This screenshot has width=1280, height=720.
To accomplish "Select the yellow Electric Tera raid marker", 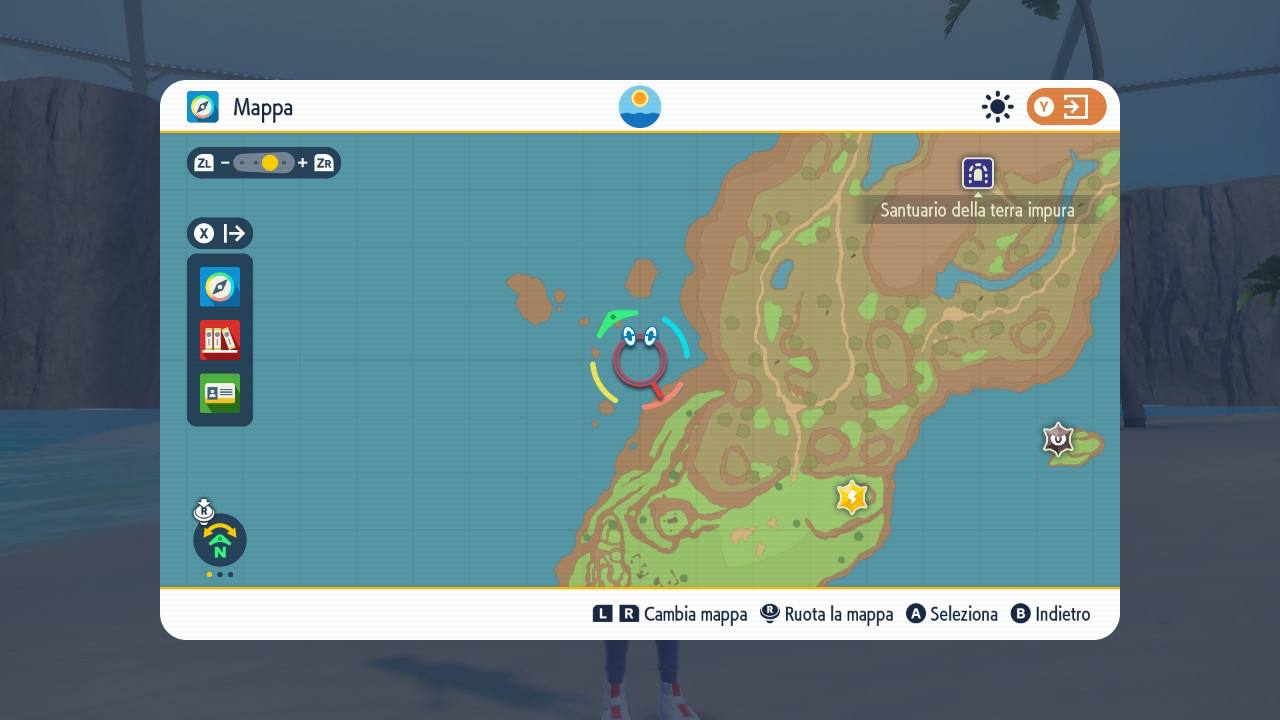I will [x=851, y=496].
